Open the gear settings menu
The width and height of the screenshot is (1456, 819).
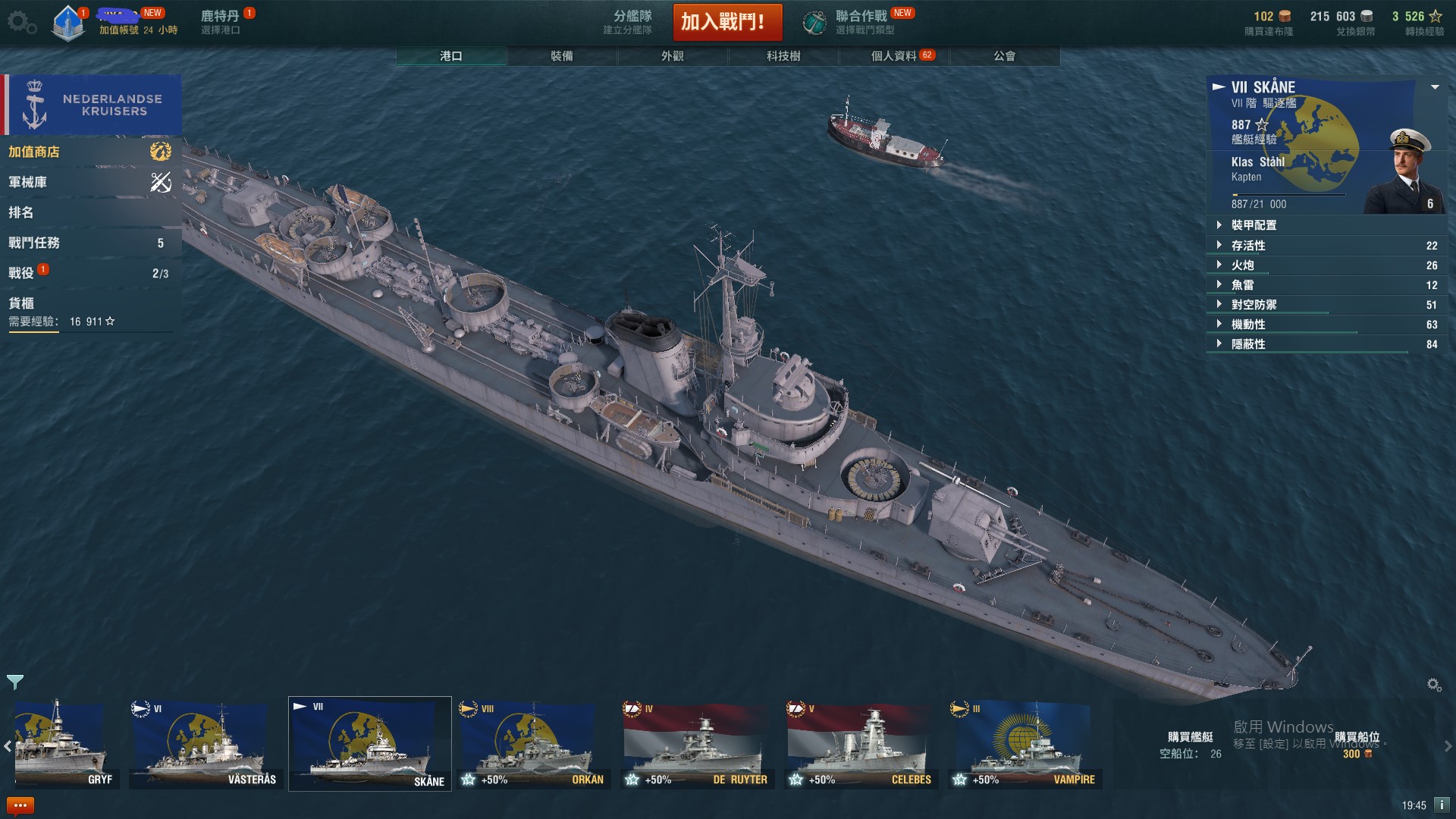(x=20, y=22)
